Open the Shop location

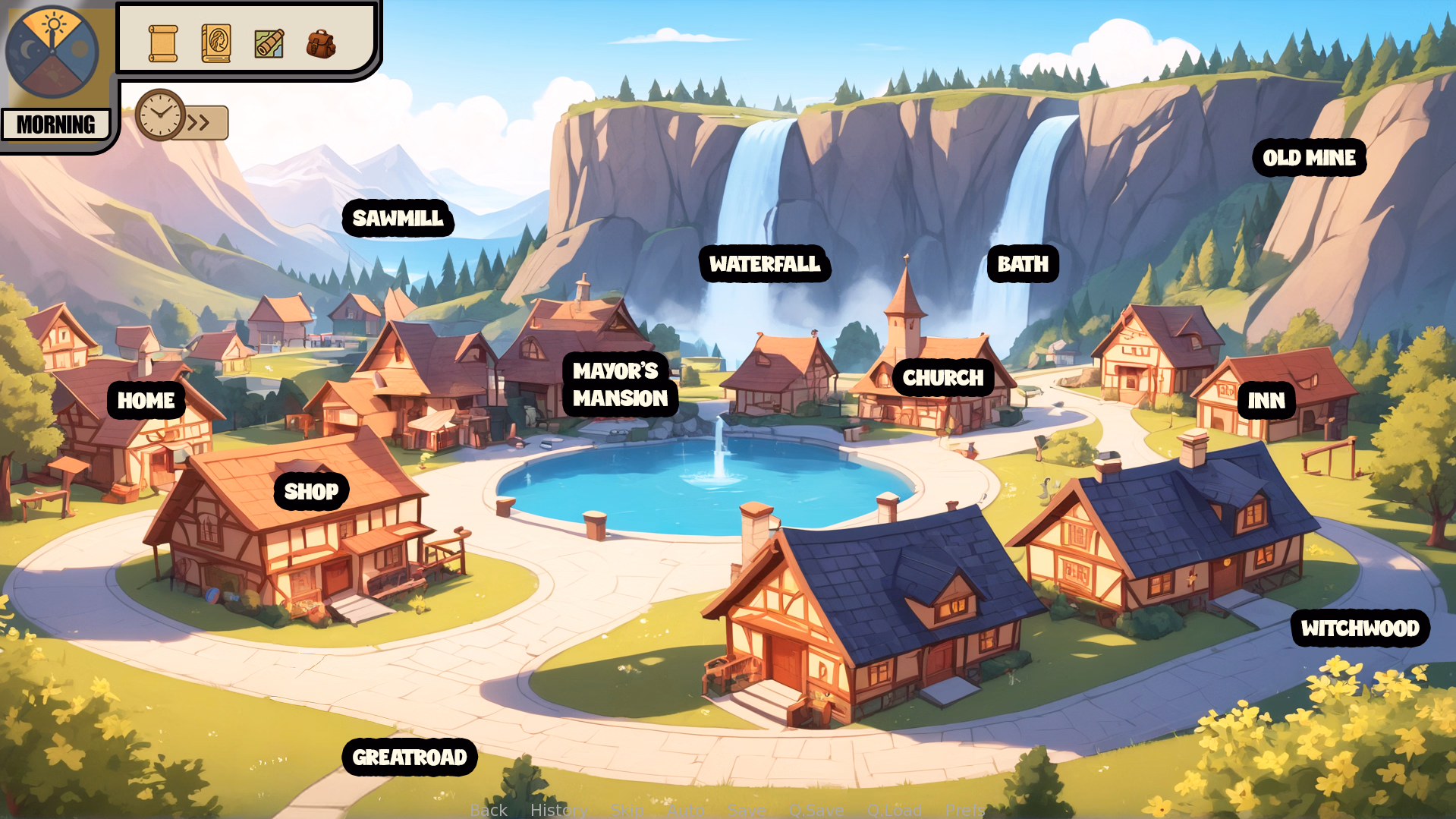[311, 492]
